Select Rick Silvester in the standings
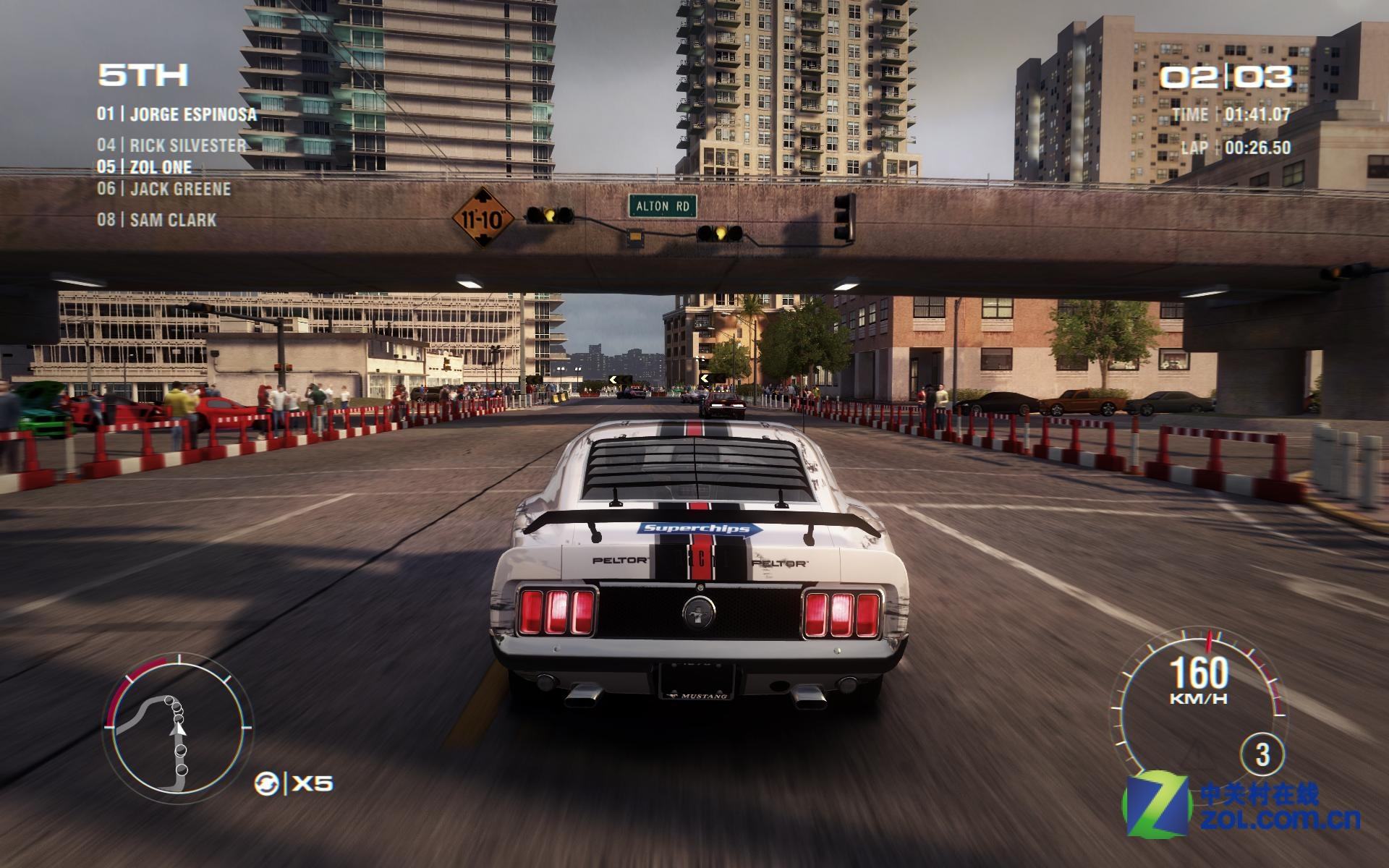The width and height of the screenshot is (1389, 868). [x=172, y=145]
